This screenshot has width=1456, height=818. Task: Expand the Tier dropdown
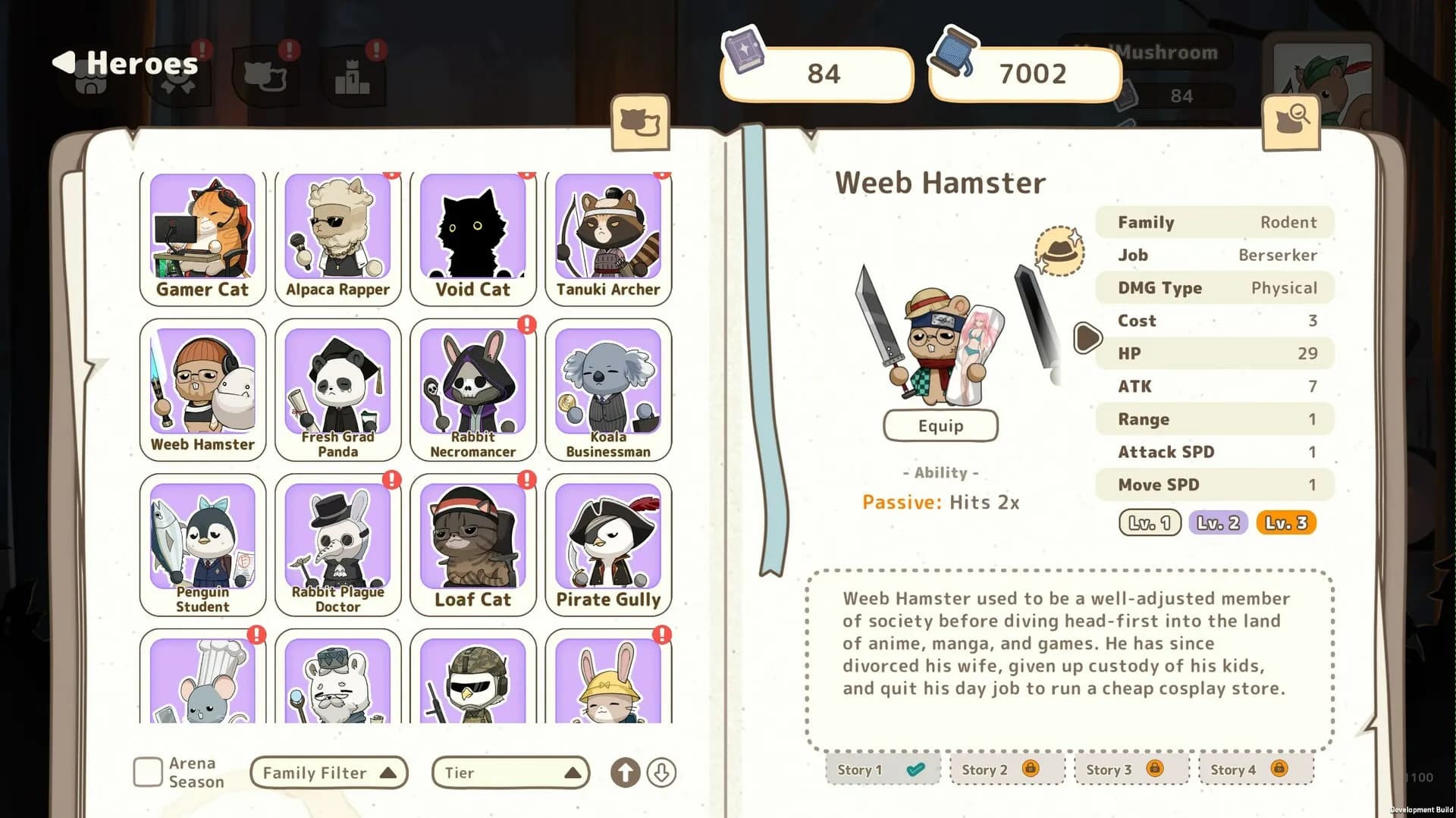click(510, 773)
